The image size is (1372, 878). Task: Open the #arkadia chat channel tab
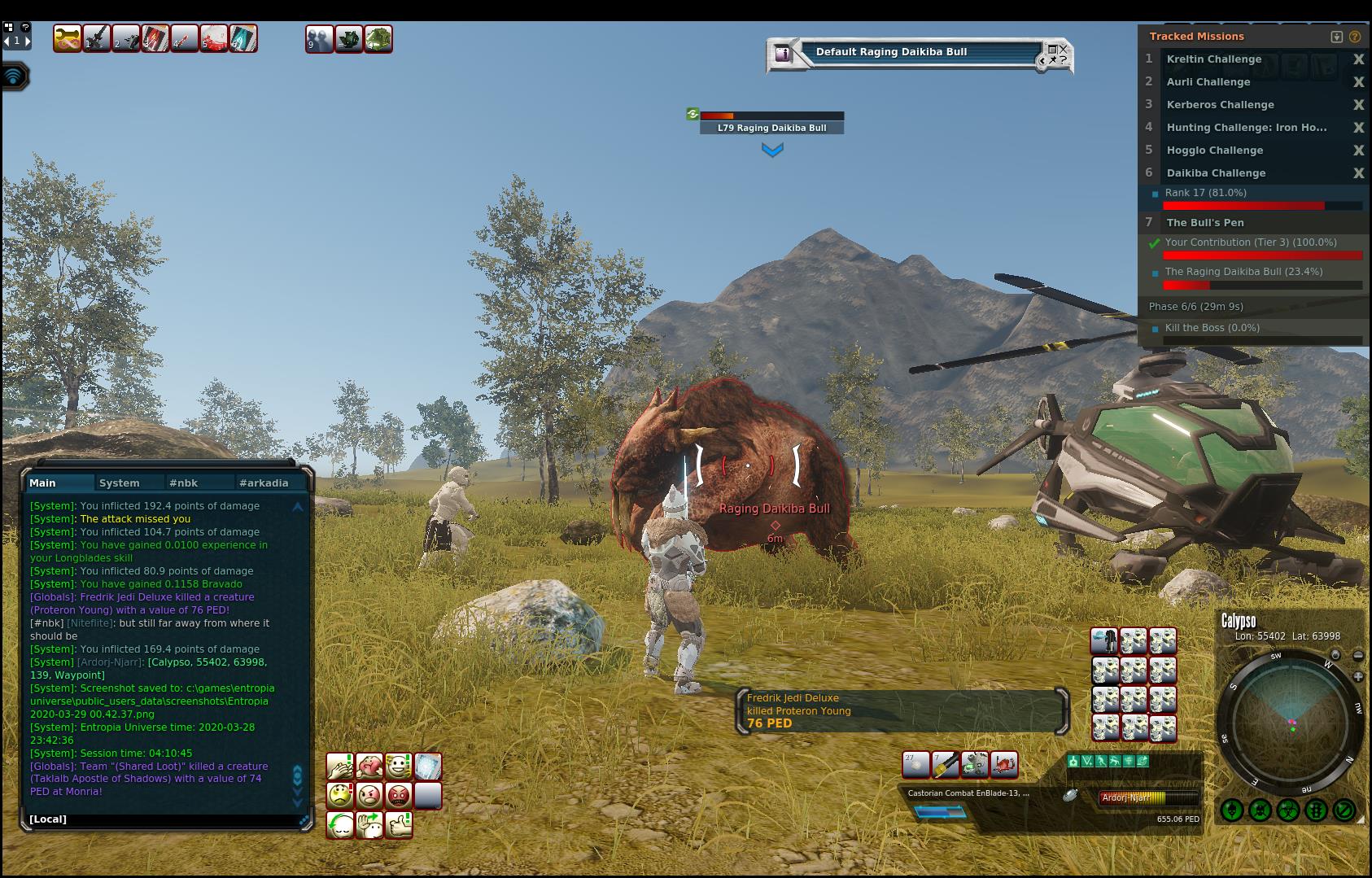pyautogui.click(x=264, y=483)
